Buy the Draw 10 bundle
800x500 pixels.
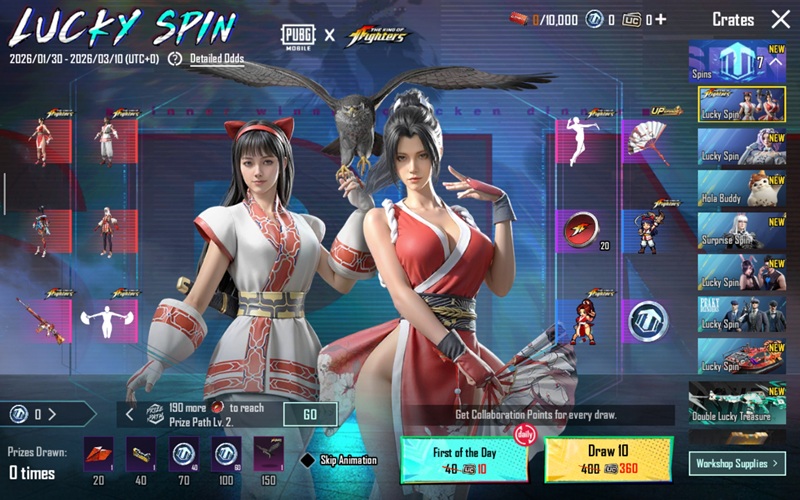[x=608, y=459]
